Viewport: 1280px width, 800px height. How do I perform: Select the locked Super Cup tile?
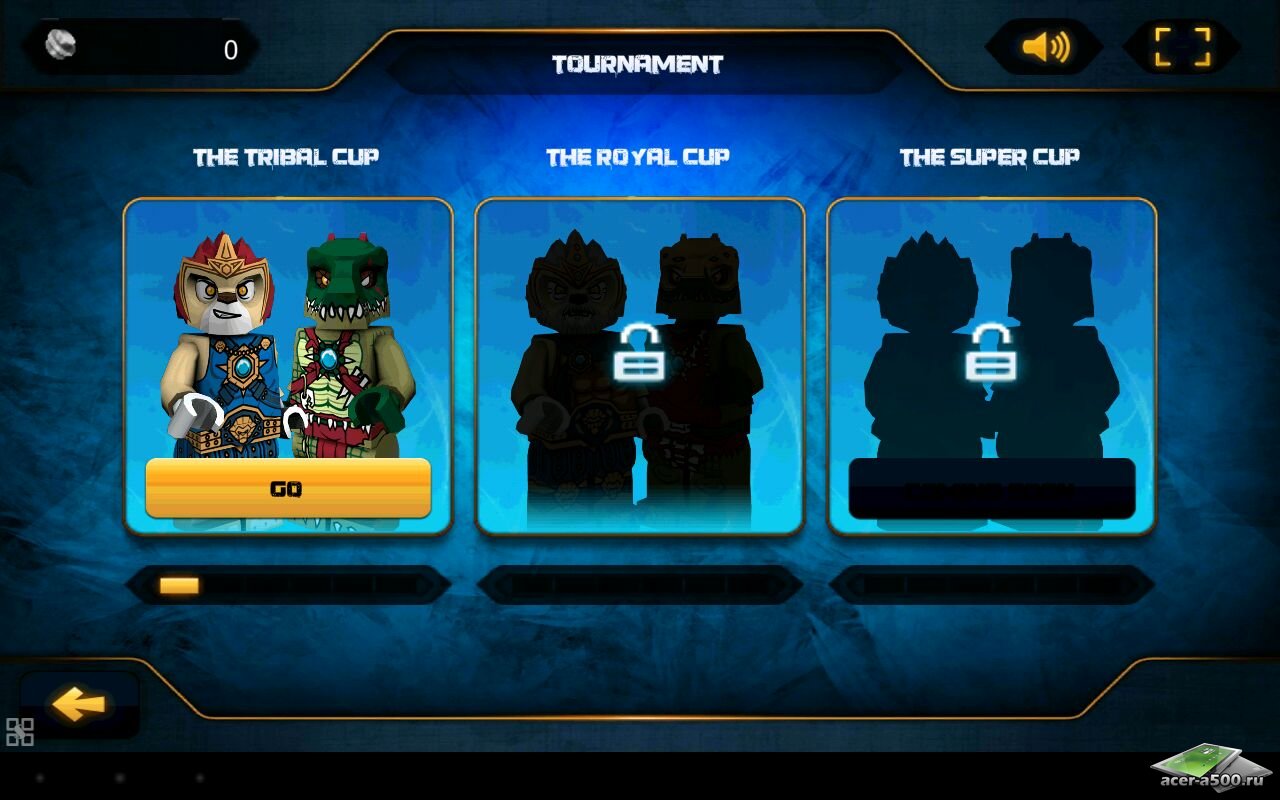[991, 366]
